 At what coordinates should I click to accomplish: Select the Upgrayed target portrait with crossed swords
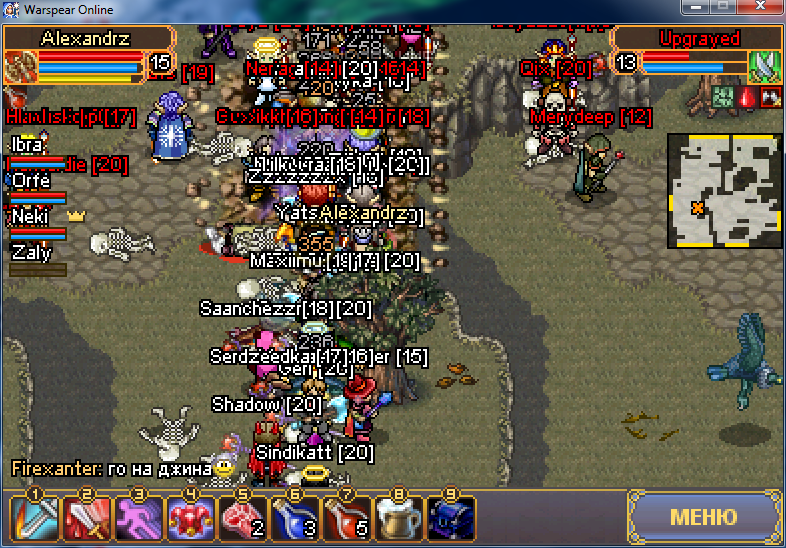pos(763,66)
